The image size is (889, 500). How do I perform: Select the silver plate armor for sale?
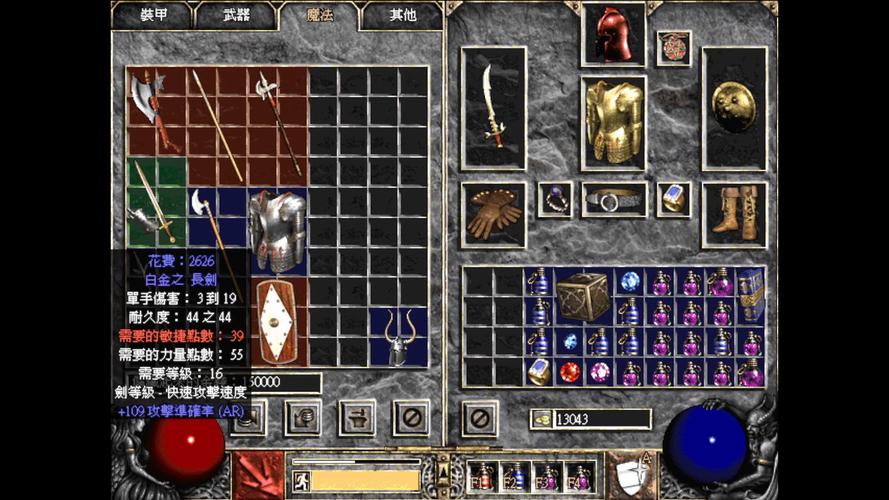[277, 230]
